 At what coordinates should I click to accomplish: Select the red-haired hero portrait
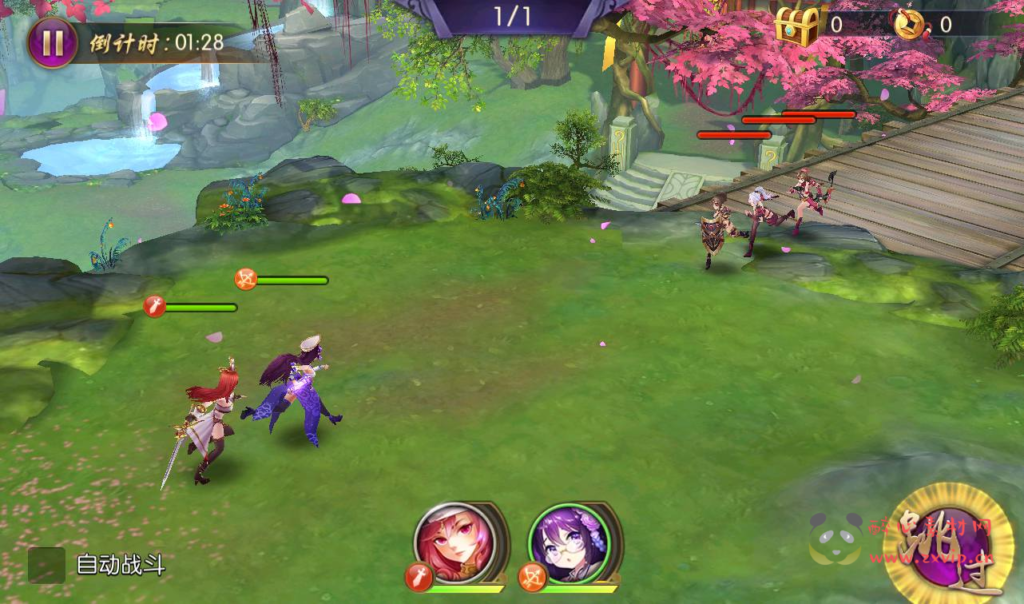pos(455,544)
